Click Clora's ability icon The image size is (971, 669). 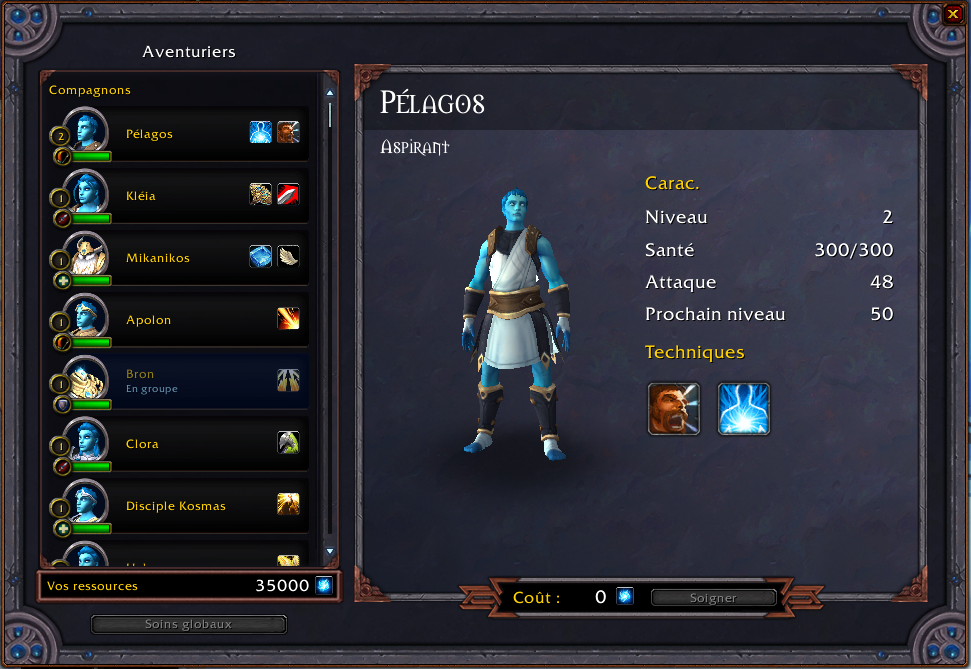[x=288, y=443]
